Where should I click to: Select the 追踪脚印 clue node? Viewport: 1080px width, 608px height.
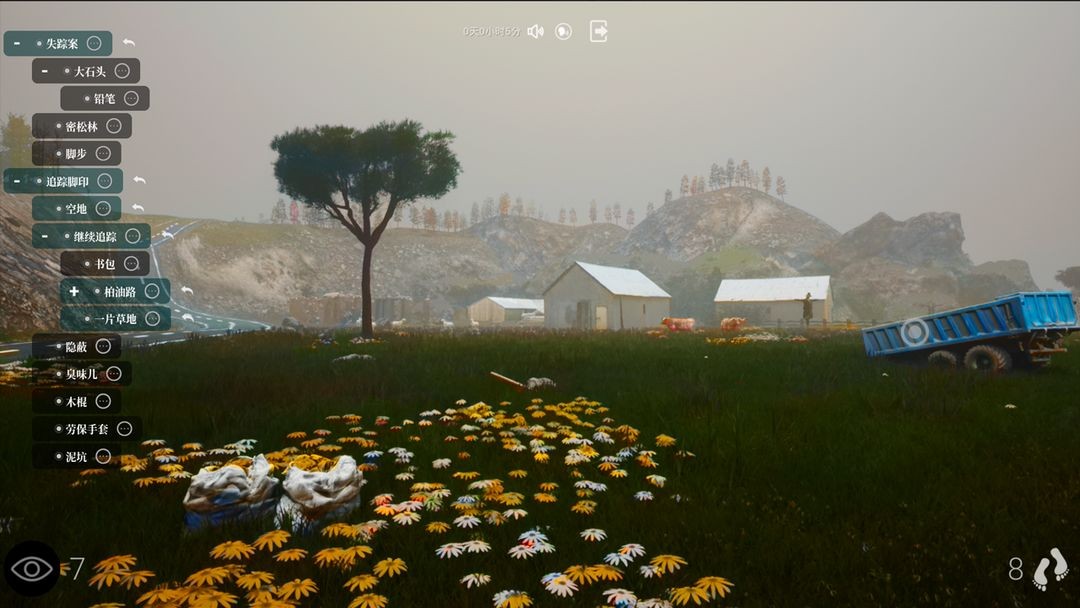(x=67, y=181)
